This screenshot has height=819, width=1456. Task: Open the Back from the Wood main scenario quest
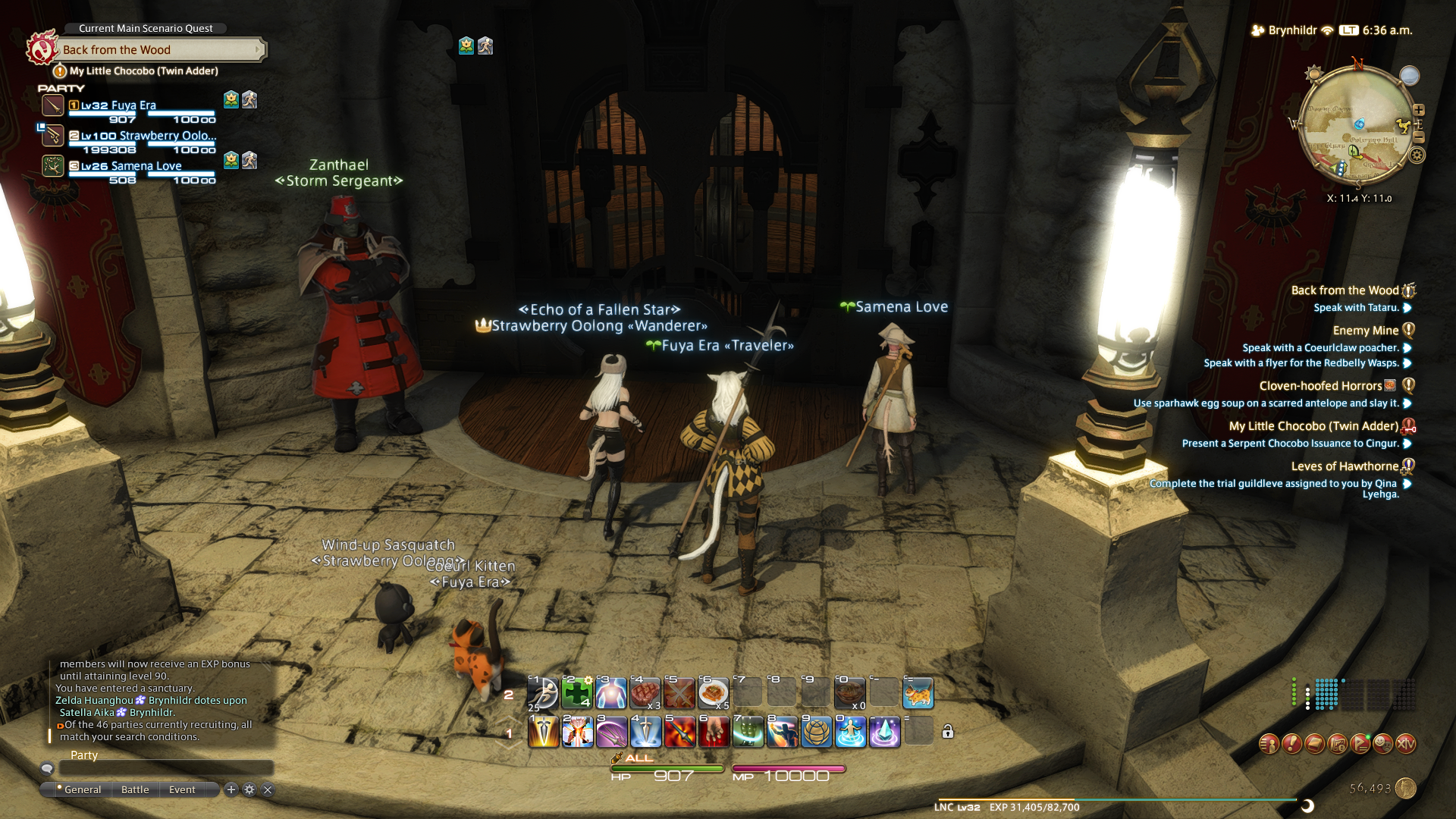pyautogui.click(x=159, y=50)
